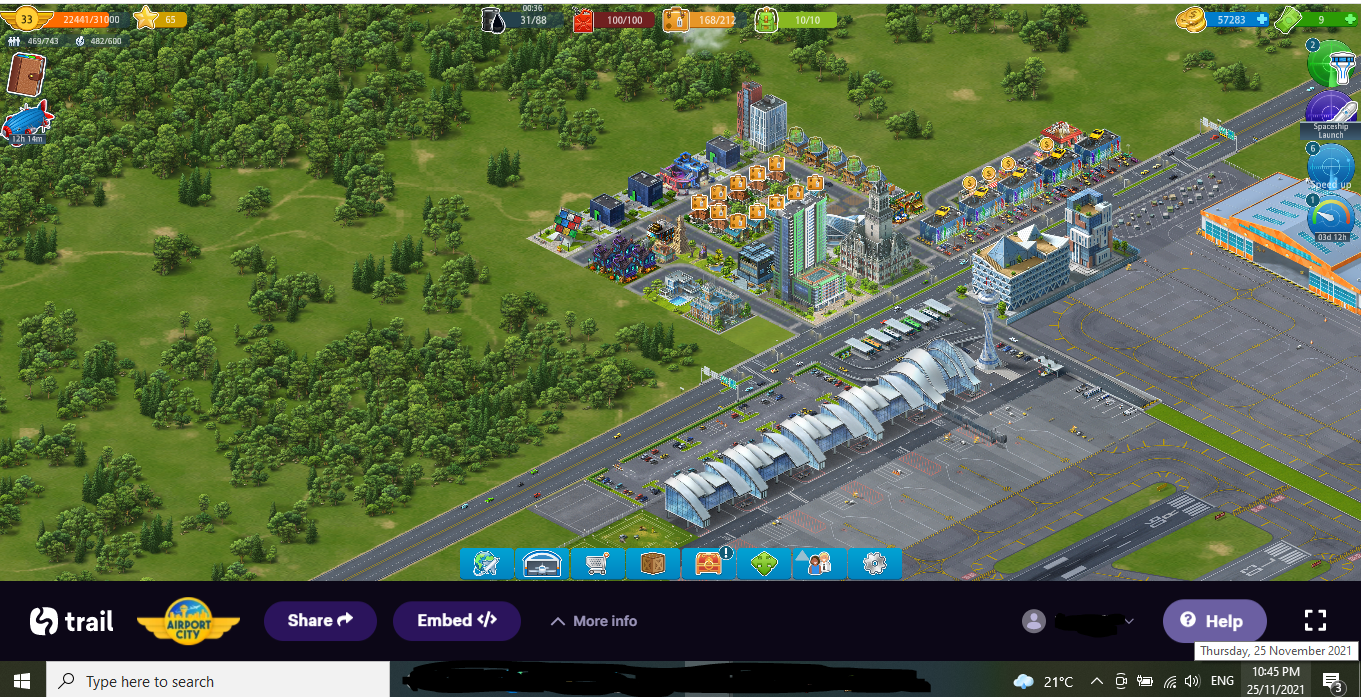Image resolution: width=1361 pixels, height=697 pixels.
Task: Open the wooden crate warehouse
Action: (653, 564)
